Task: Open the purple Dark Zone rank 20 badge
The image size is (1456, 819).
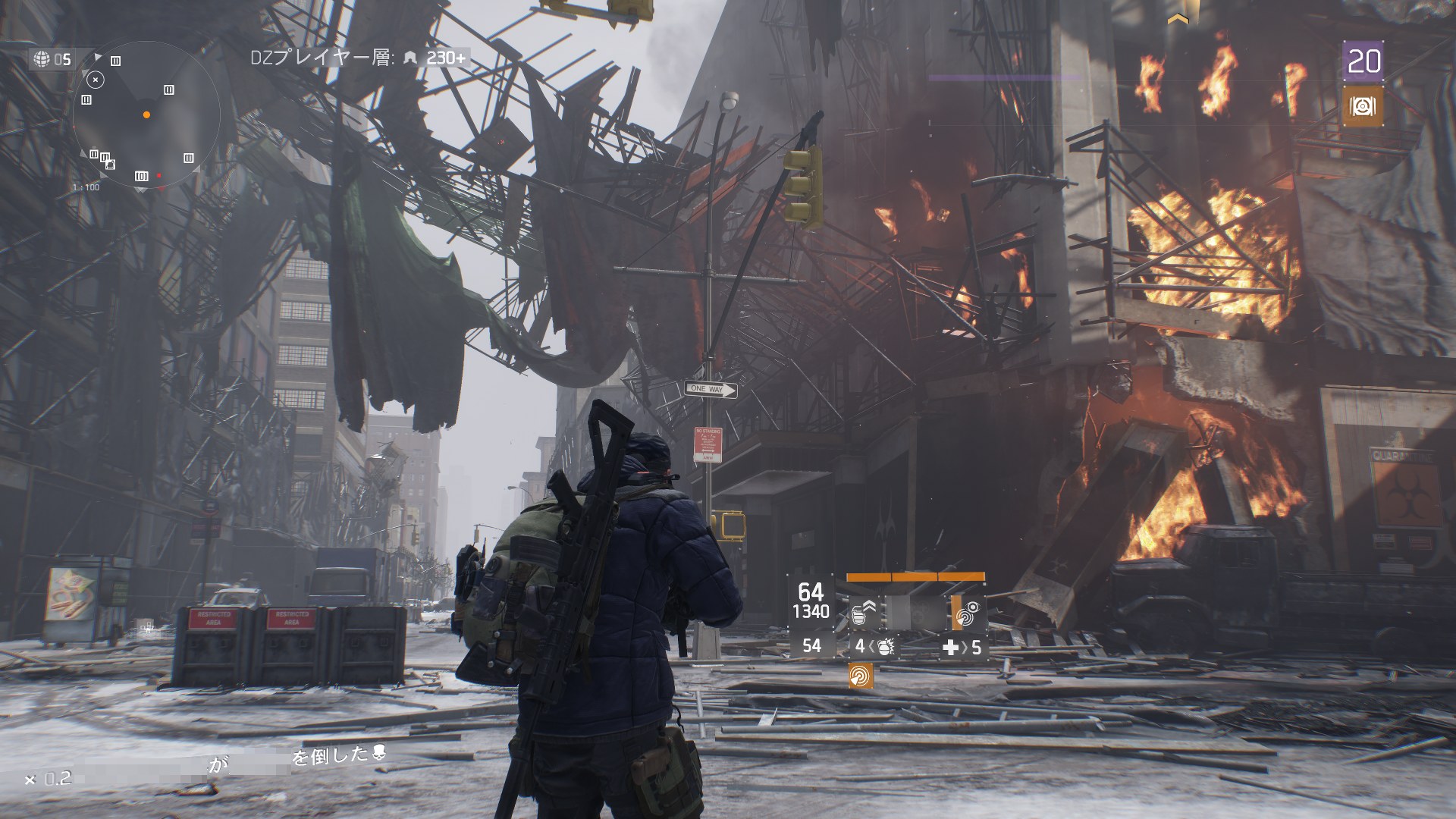Action: pos(1363,61)
